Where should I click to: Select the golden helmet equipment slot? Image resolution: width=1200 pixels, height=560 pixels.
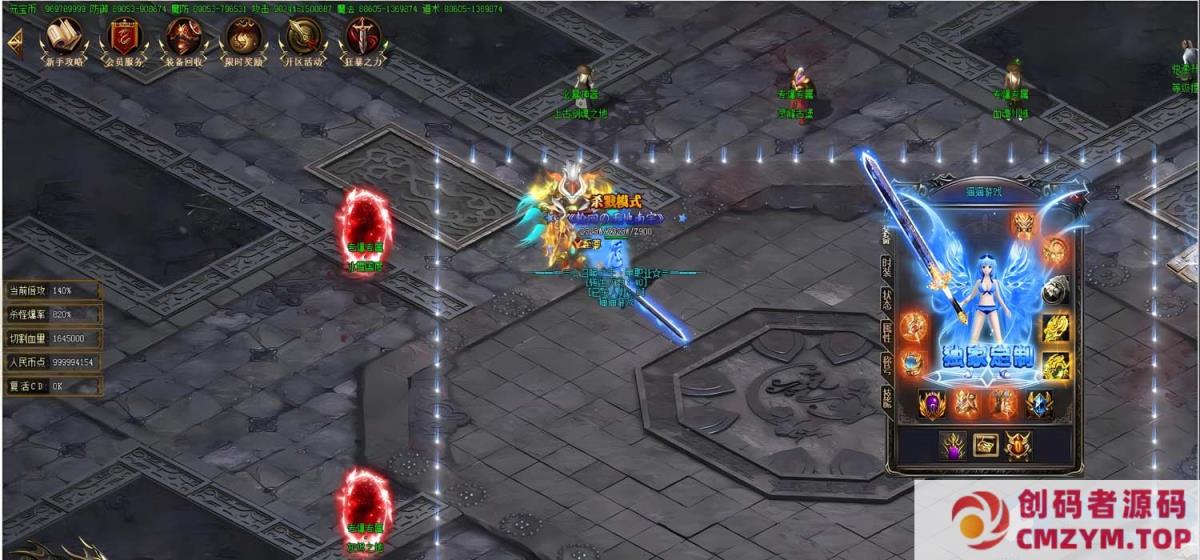1025,224
